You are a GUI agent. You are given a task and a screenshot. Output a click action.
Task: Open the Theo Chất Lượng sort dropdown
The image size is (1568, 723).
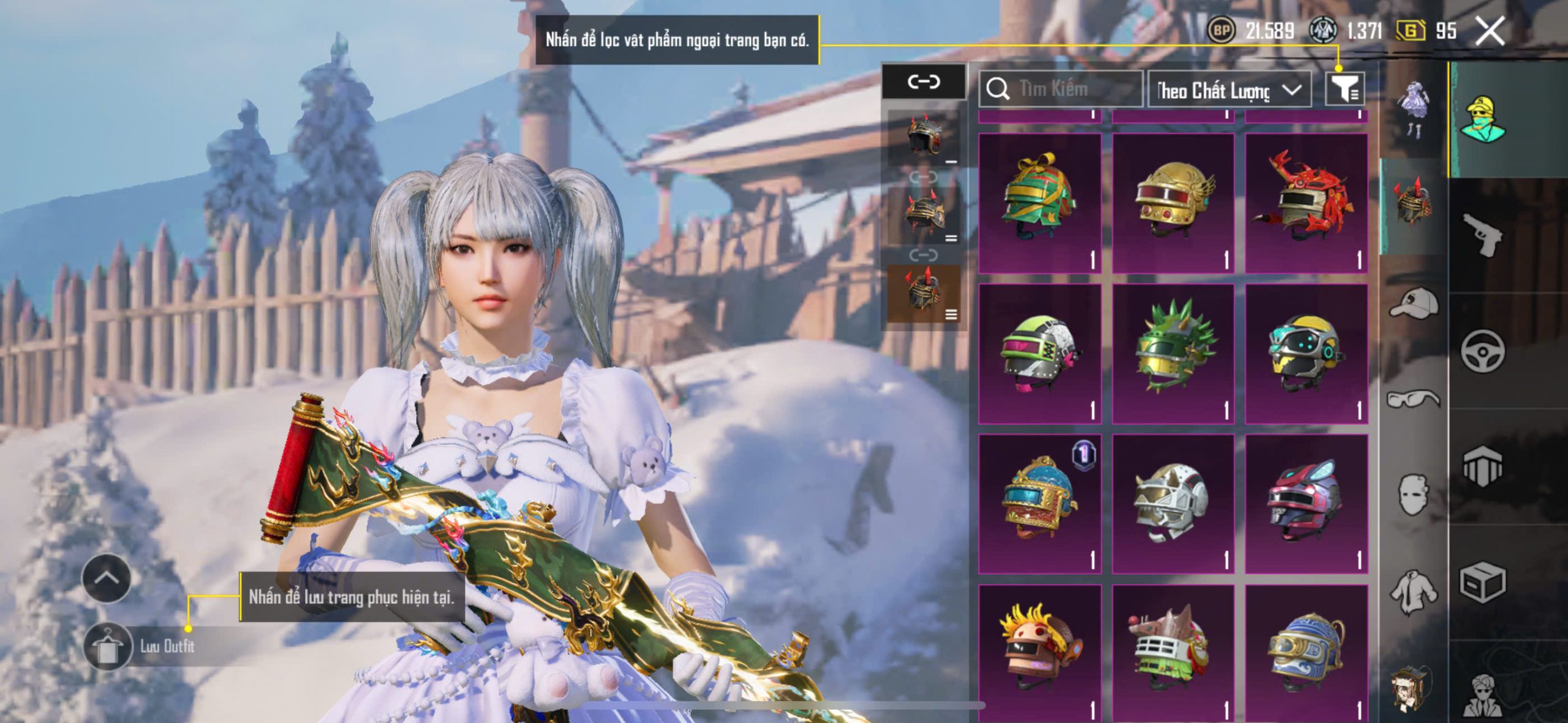[x=1229, y=91]
